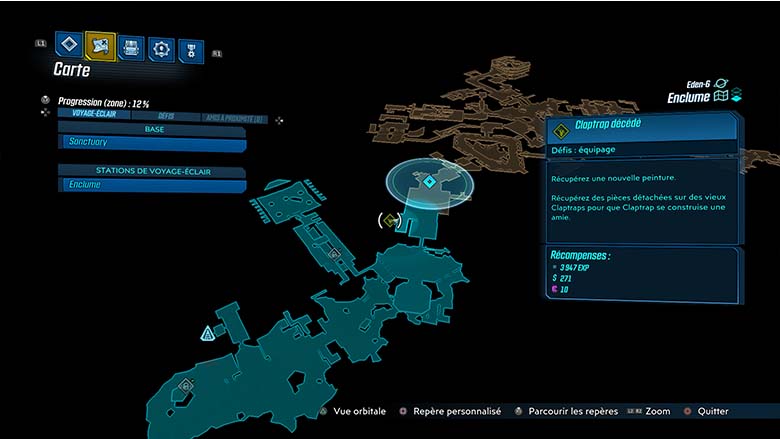Click the yellow Claptrap challenge marker on map
Screen dimensions: 780x439
(x=391, y=219)
